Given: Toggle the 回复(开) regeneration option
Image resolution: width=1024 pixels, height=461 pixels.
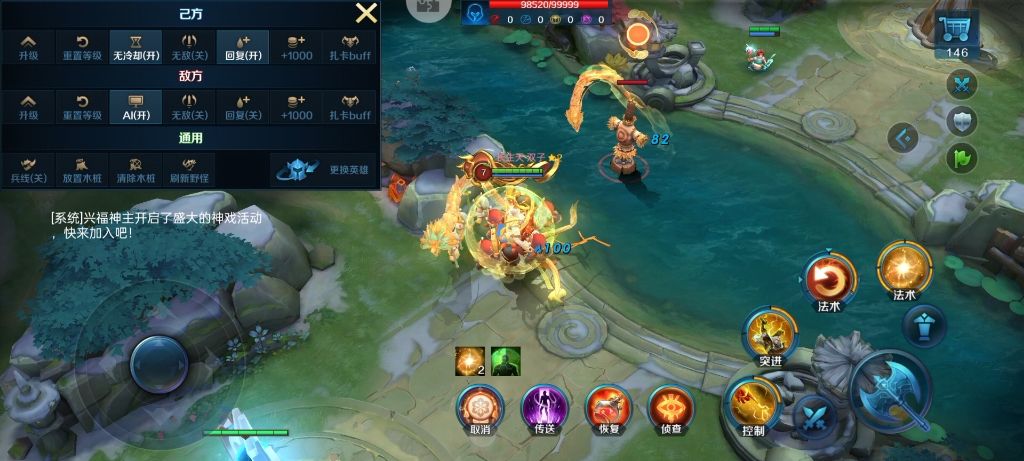Looking at the screenshot, I should 243,48.
